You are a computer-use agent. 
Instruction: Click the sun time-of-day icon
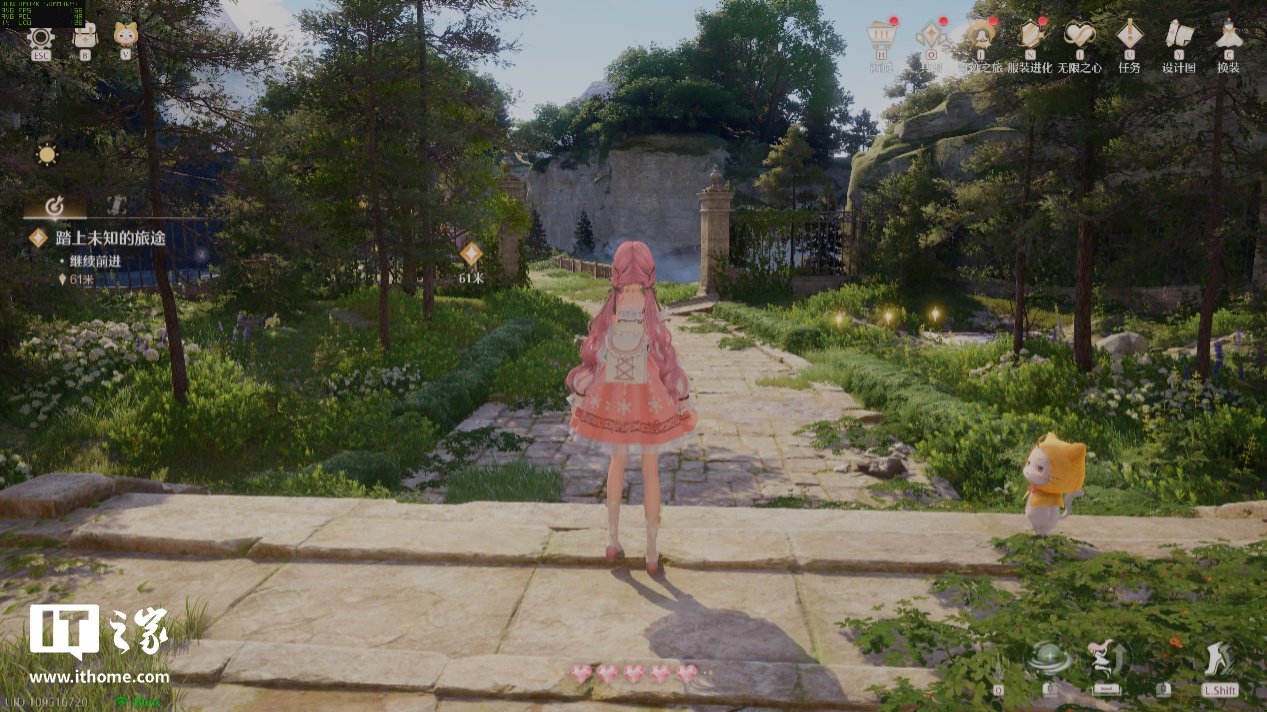(x=47, y=155)
